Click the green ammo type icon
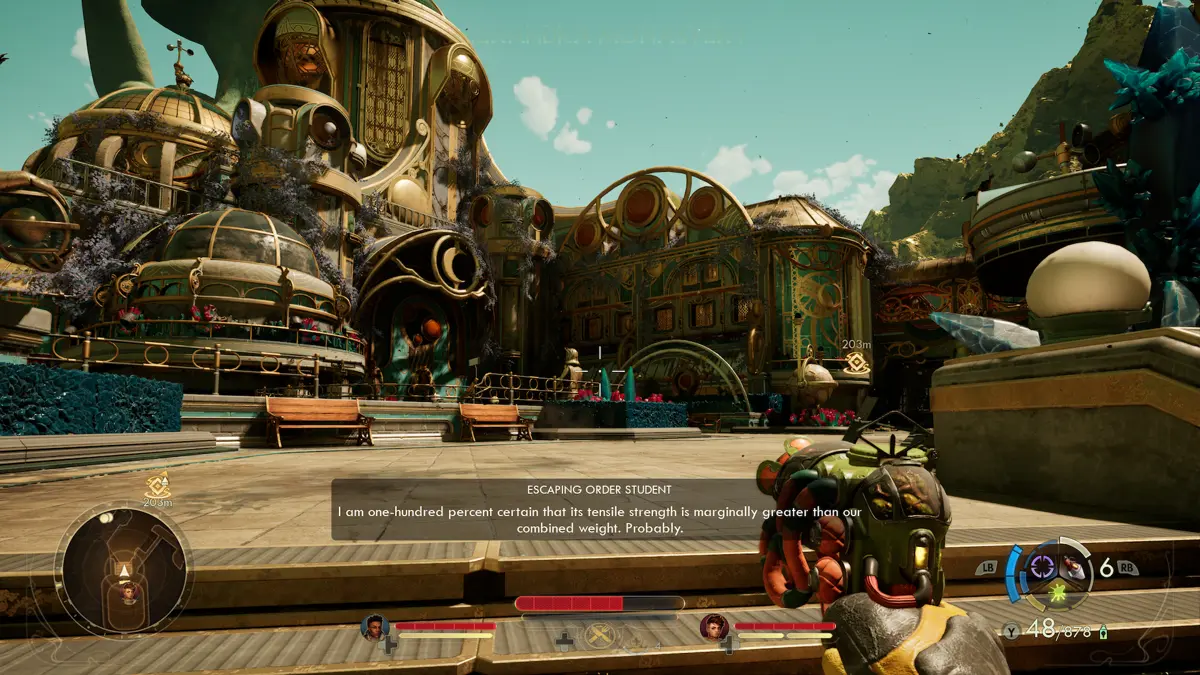 point(1104,631)
